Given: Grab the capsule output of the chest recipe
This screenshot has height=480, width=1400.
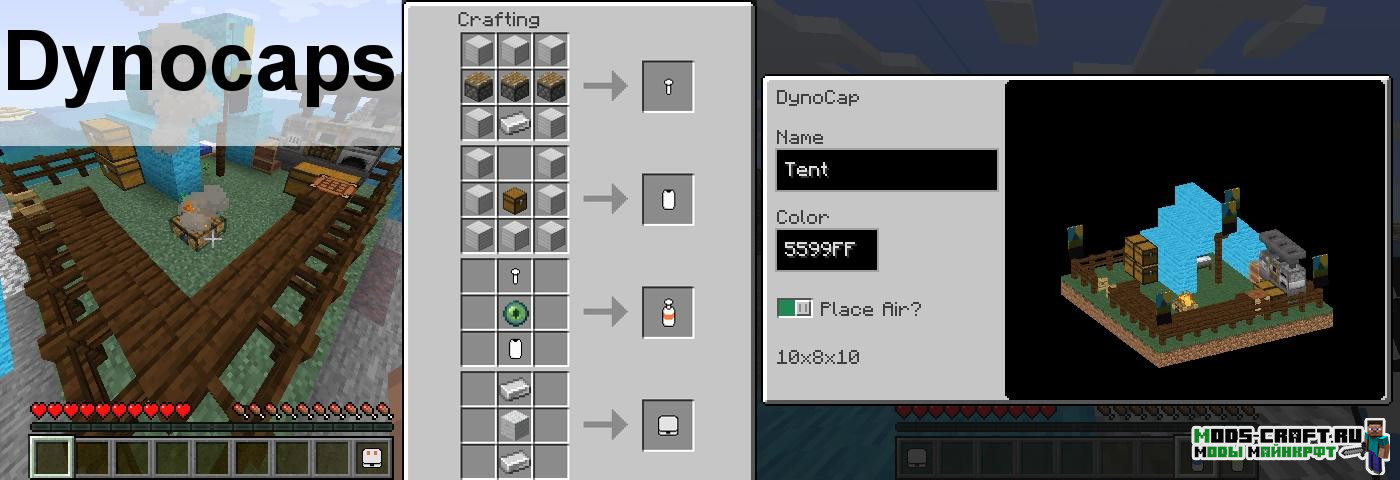Looking at the screenshot, I should coord(668,200).
